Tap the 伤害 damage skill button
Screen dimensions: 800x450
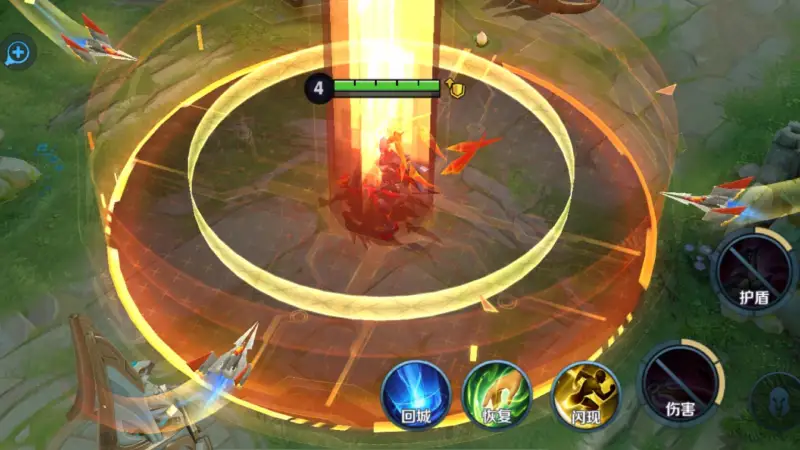point(681,381)
